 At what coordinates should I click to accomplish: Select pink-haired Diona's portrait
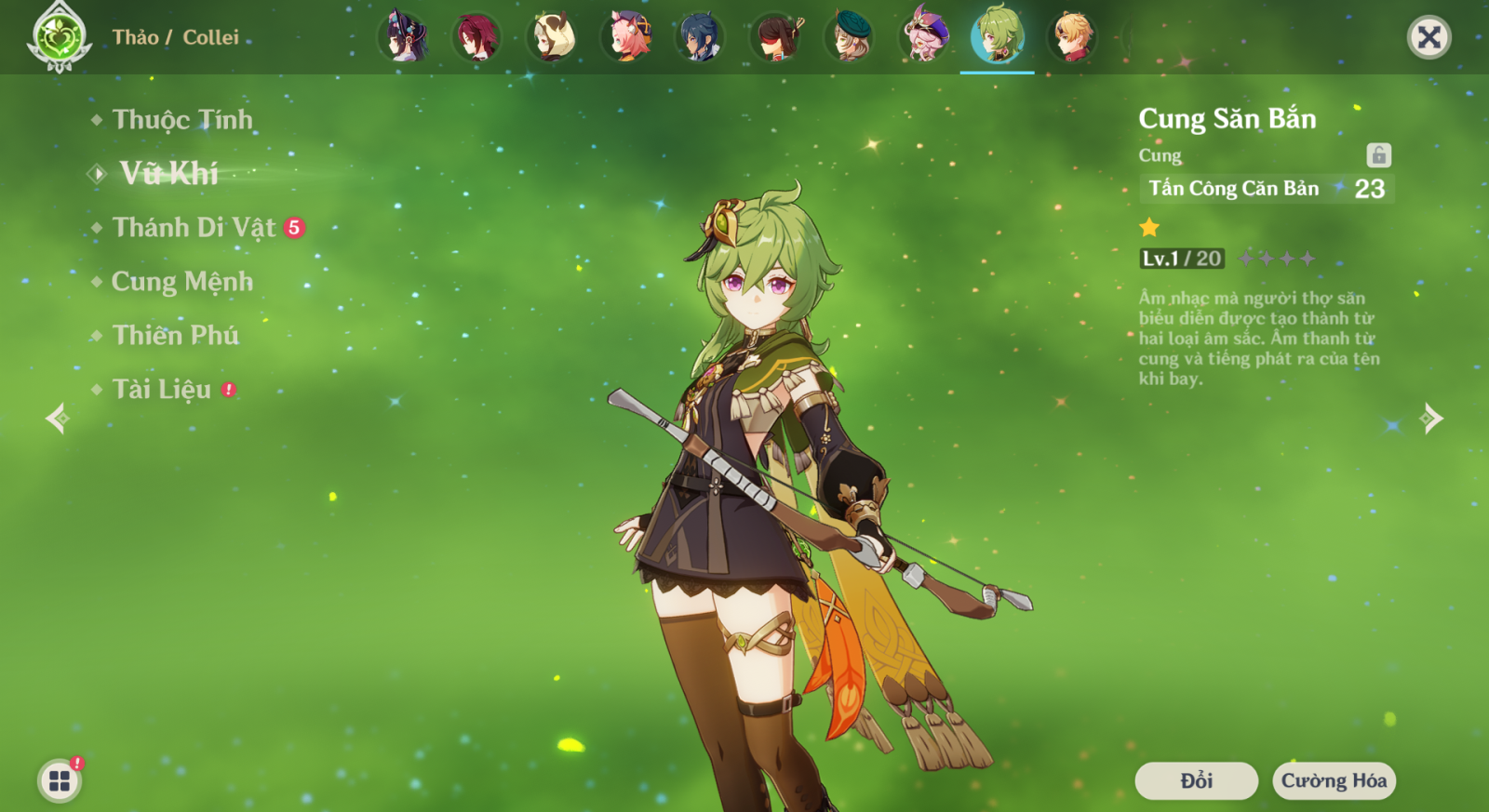pos(626,37)
